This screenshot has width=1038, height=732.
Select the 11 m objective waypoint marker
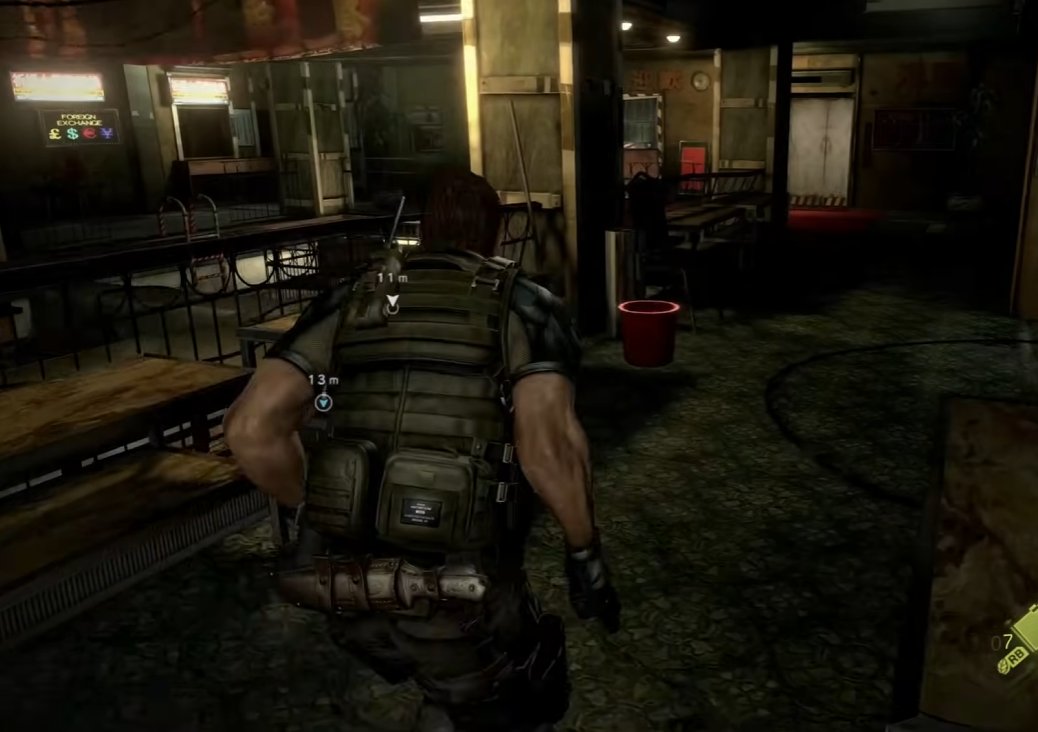point(392,302)
